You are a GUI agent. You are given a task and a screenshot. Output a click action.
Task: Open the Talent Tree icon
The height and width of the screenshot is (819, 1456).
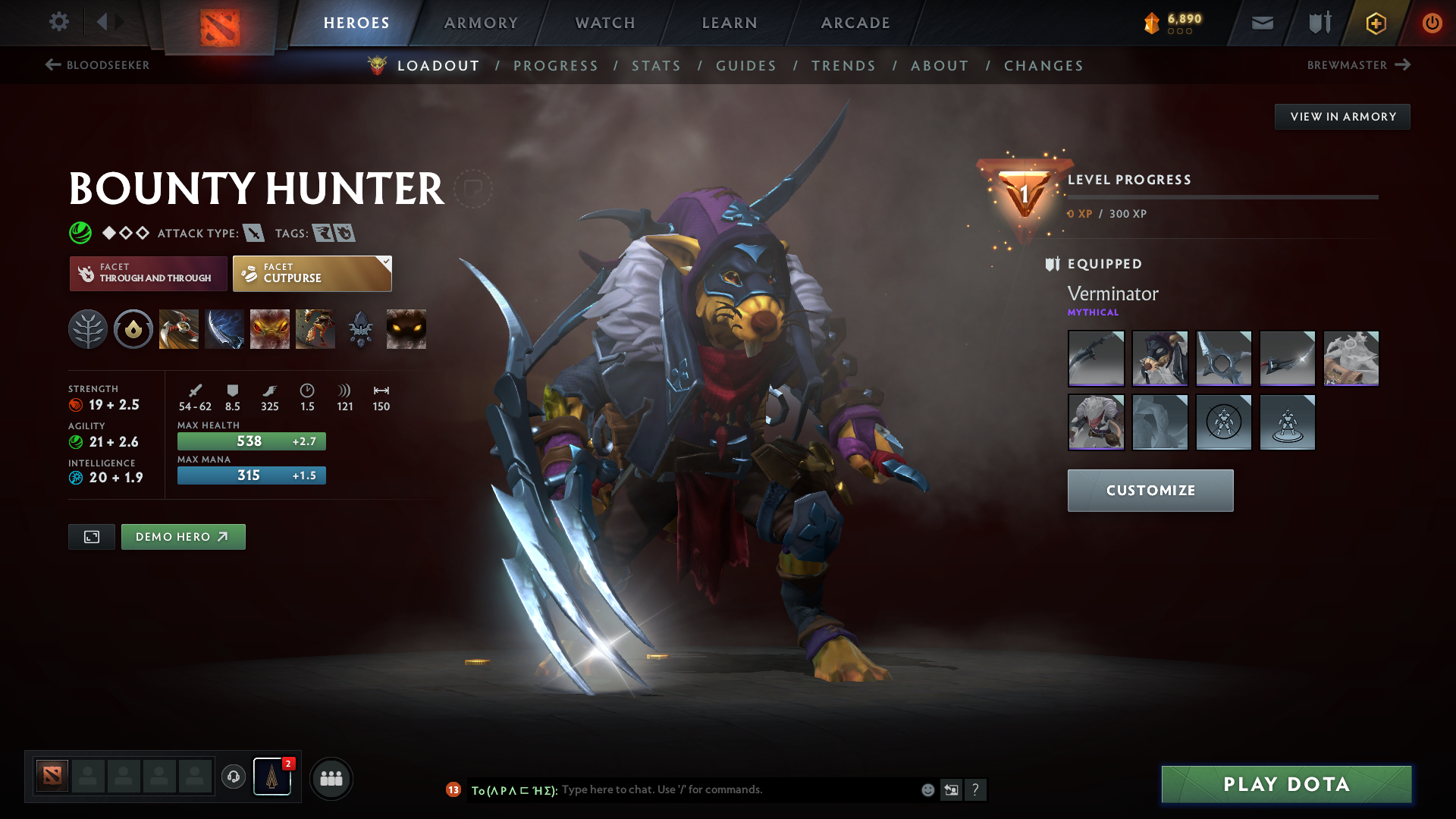click(89, 328)
